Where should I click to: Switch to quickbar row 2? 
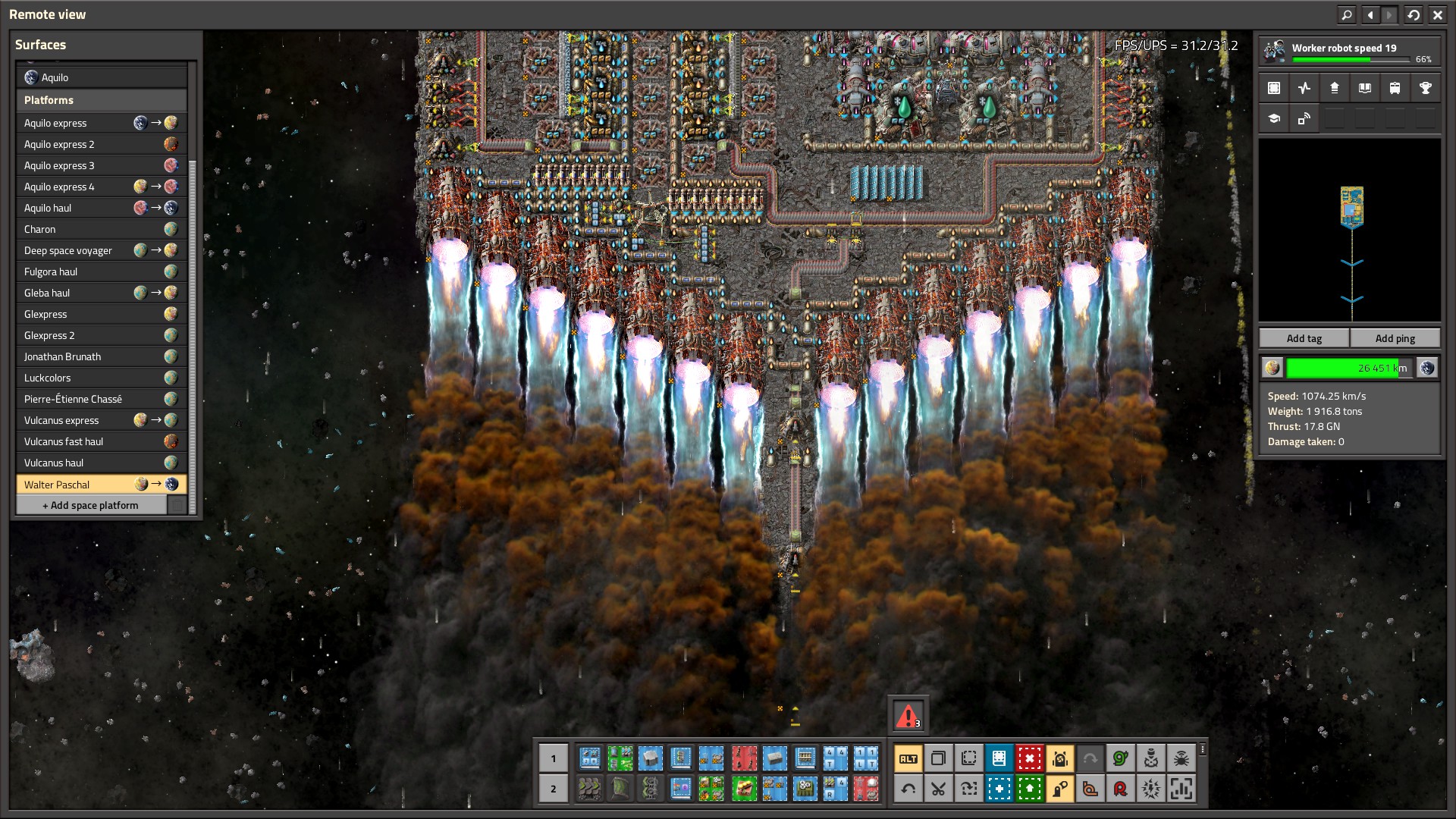click(x=554, y=789)
